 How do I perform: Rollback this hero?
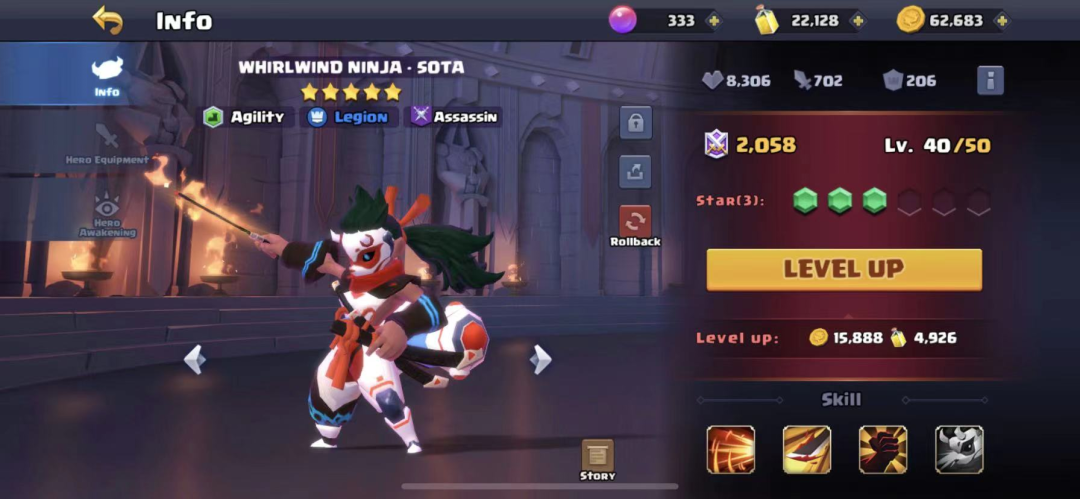[636, 224]
